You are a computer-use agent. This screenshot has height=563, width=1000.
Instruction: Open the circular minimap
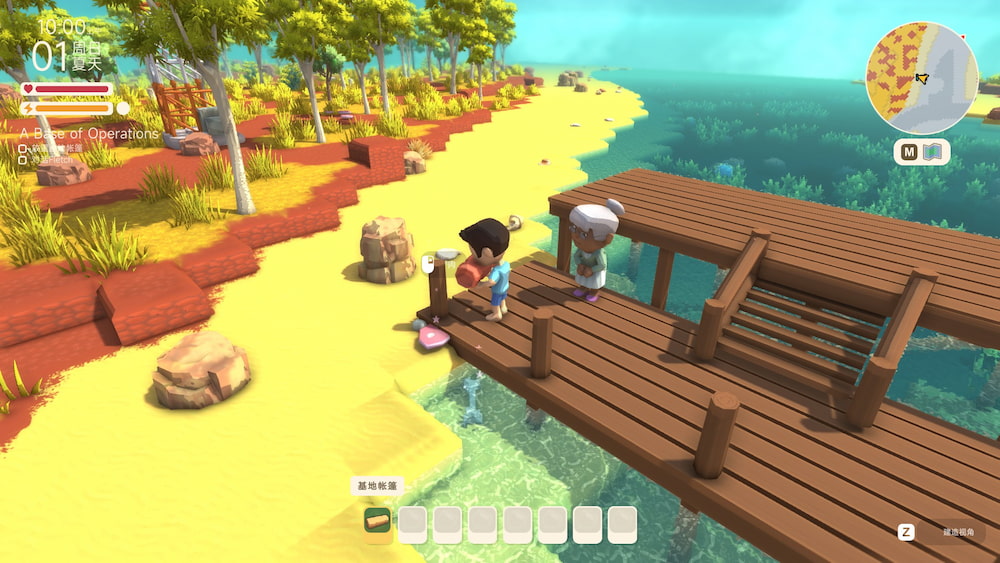[921, 78]
